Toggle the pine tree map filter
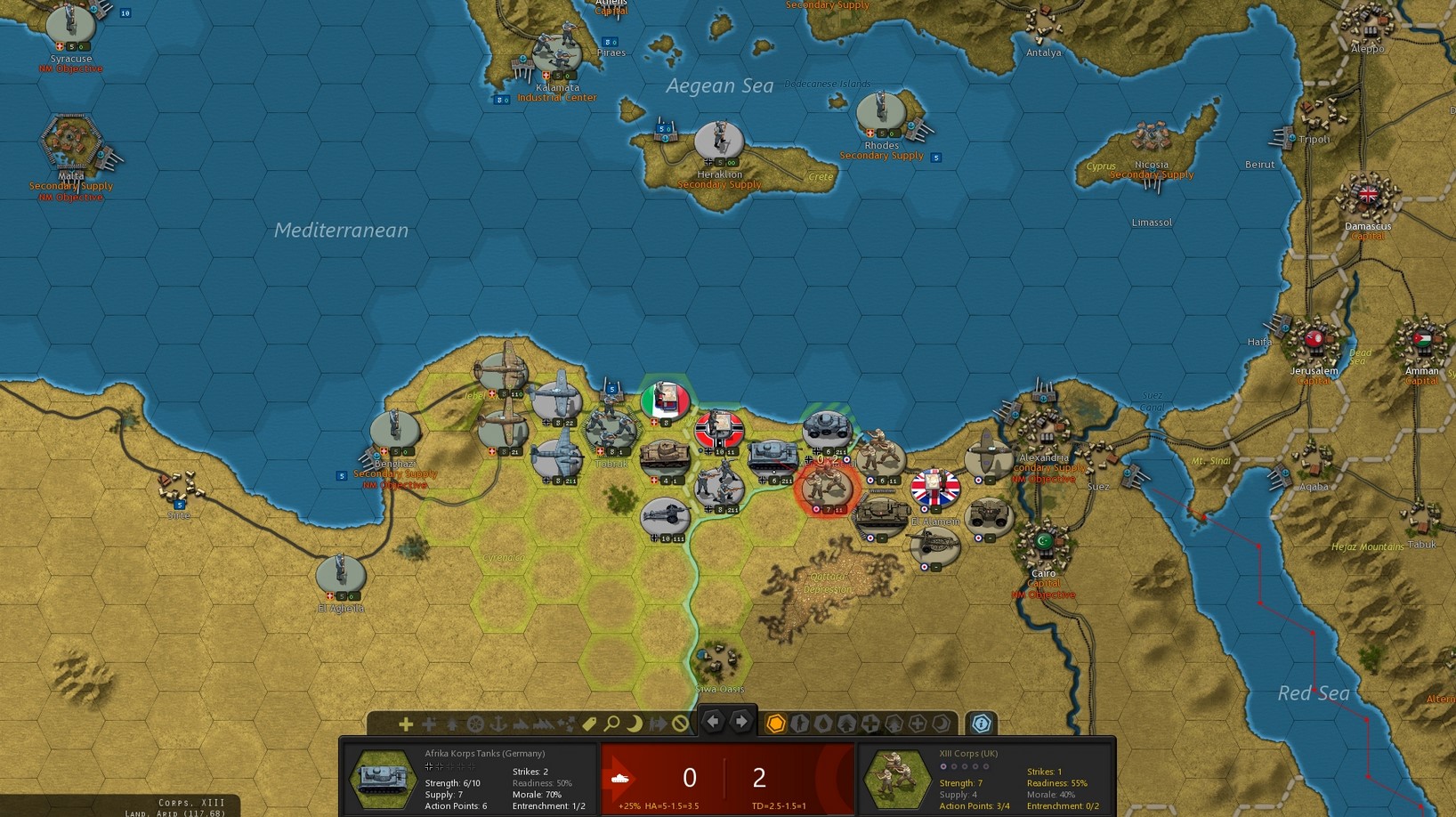The height and width of the screenshot is (817, 1456). [x=846, y=724]
